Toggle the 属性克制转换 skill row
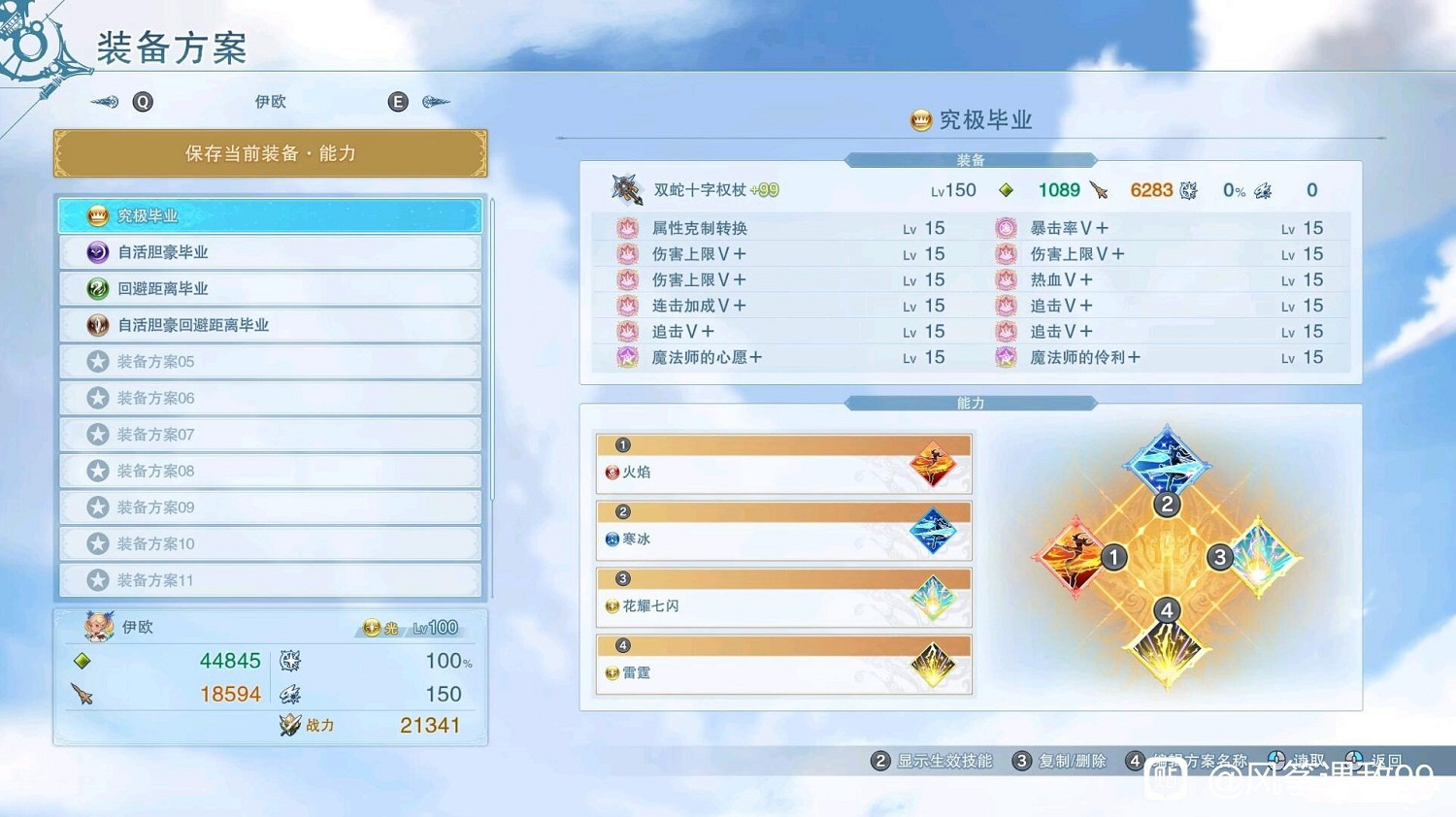This screenshot has height=817, width=1456. (x=697, y=227)
